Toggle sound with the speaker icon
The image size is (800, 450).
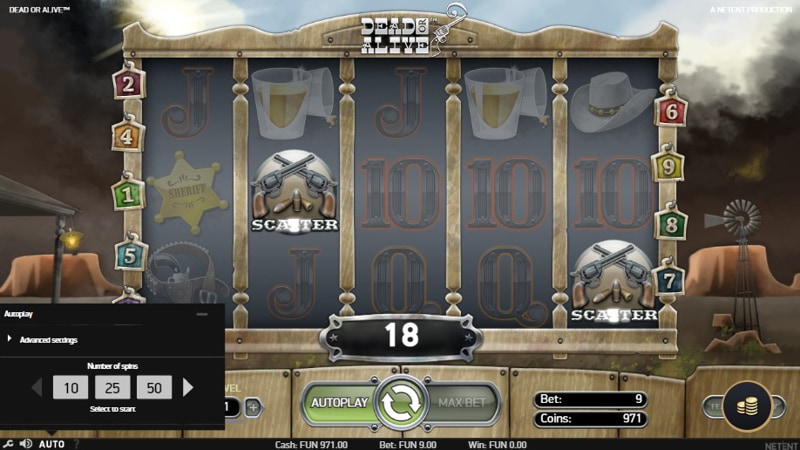[x=26, y=443]
